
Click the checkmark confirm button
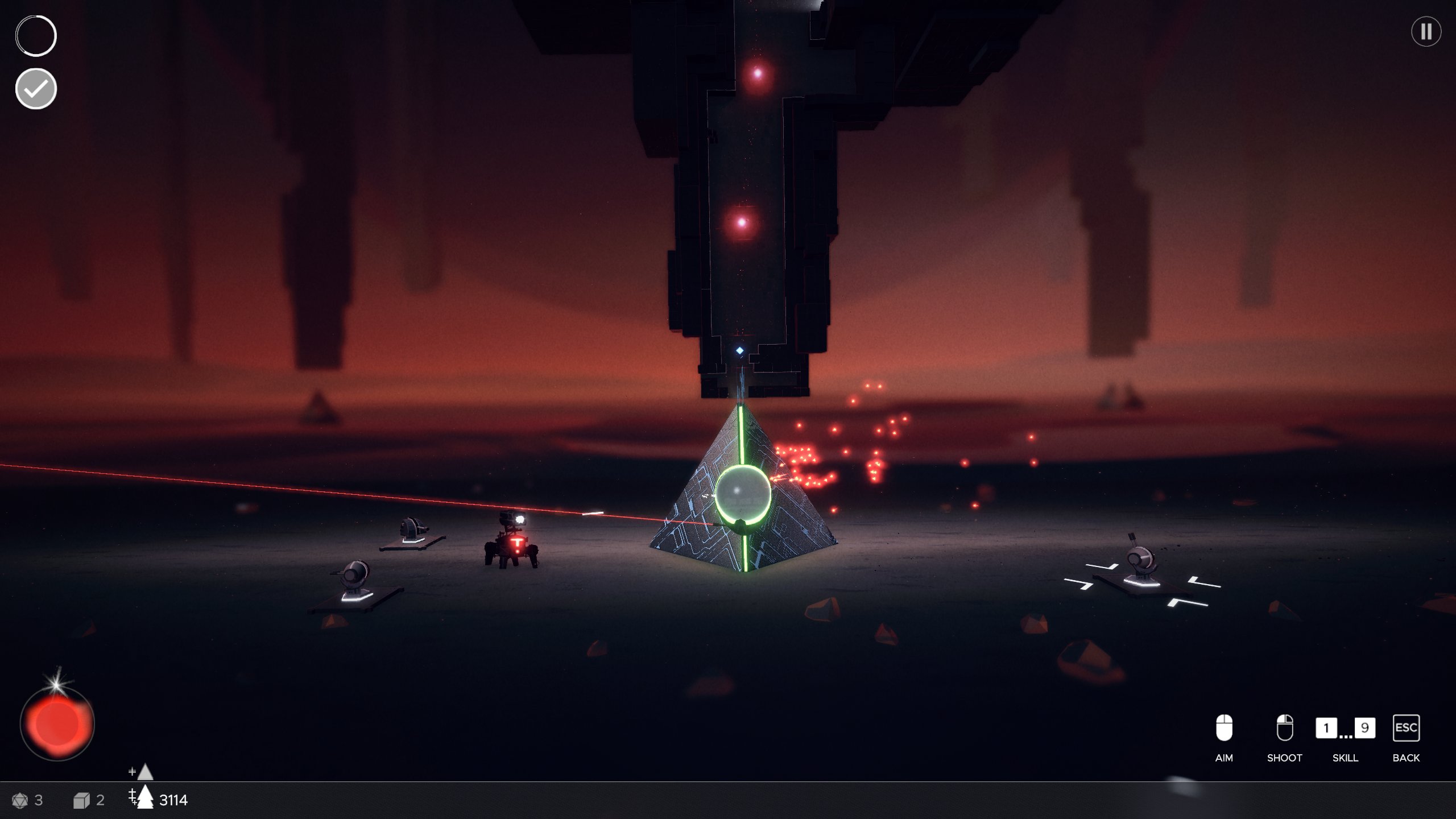point(36,89)
